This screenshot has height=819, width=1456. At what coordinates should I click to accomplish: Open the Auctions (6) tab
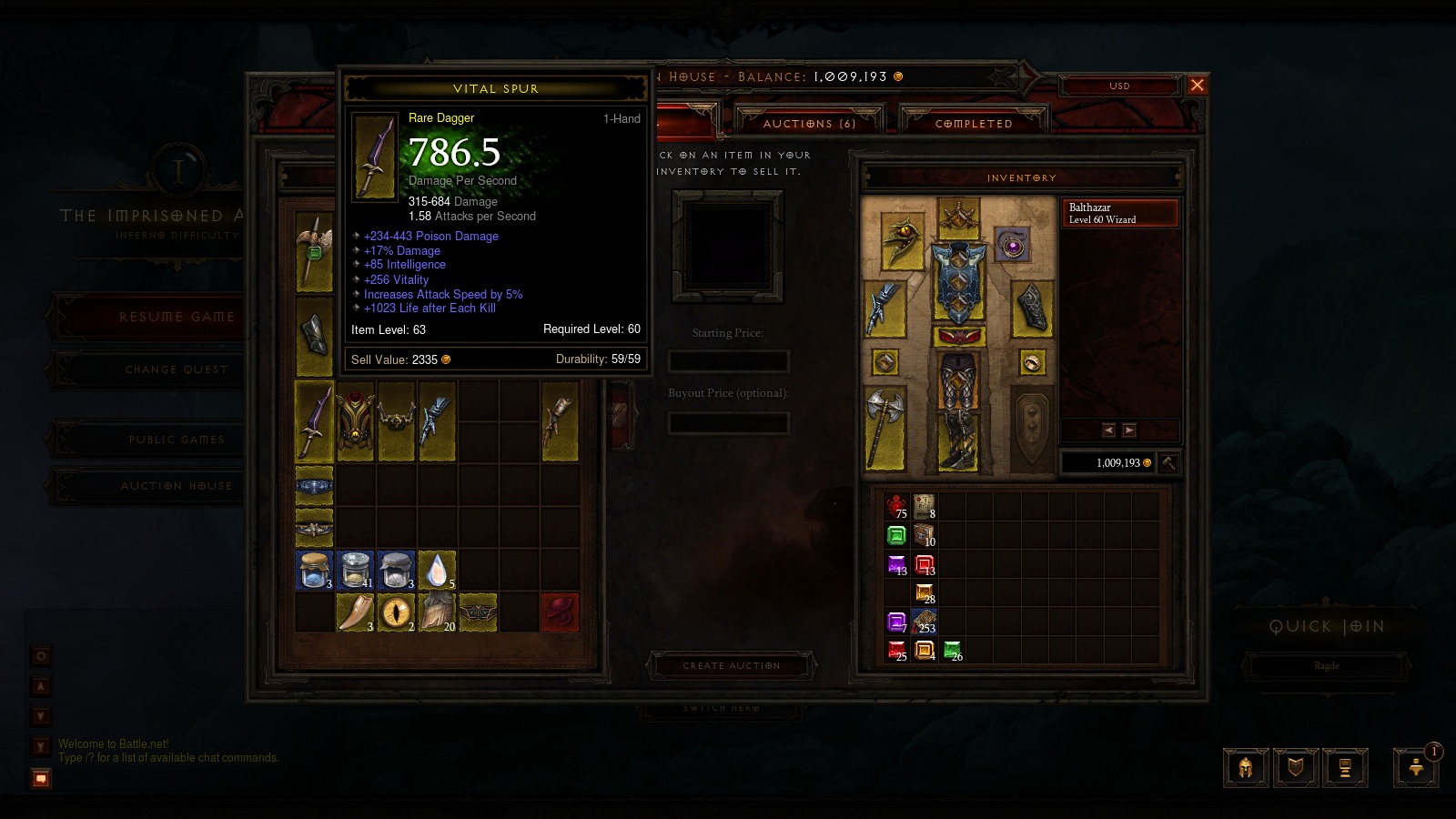tap(809, 123)
